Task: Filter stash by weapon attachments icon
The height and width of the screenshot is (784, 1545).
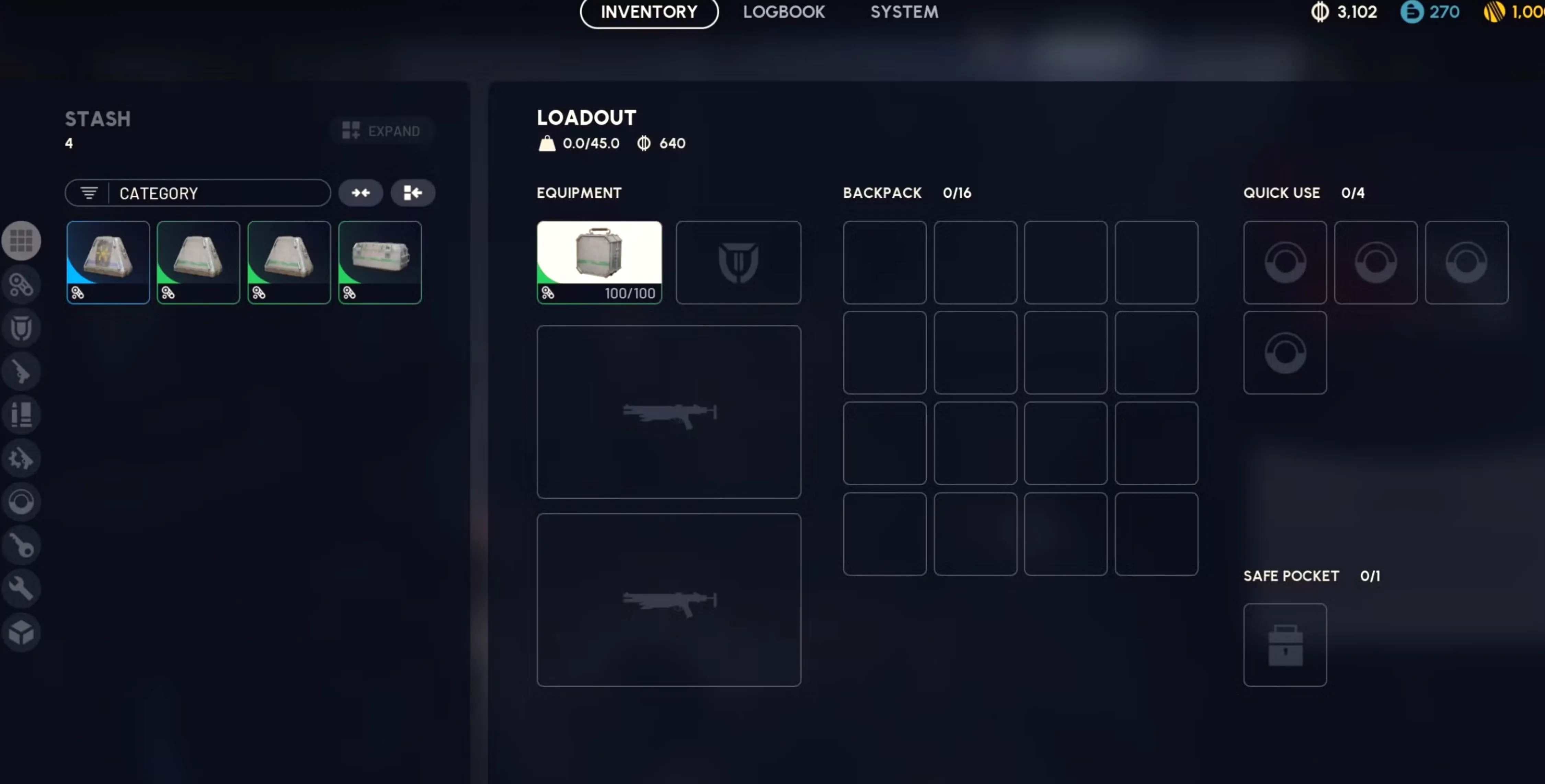Action: 22,284
